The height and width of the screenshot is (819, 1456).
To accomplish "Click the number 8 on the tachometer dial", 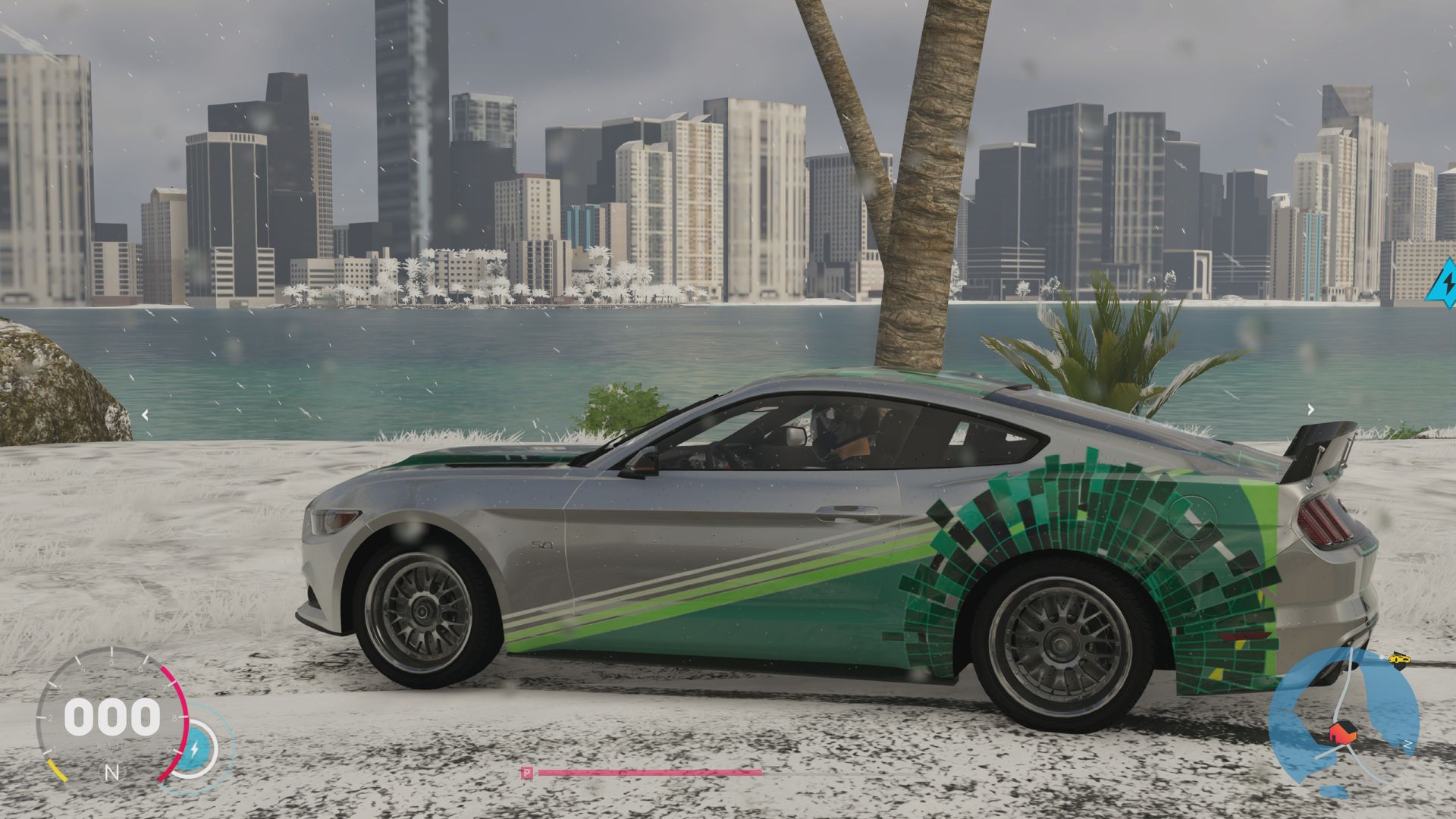I will [174, 717].
